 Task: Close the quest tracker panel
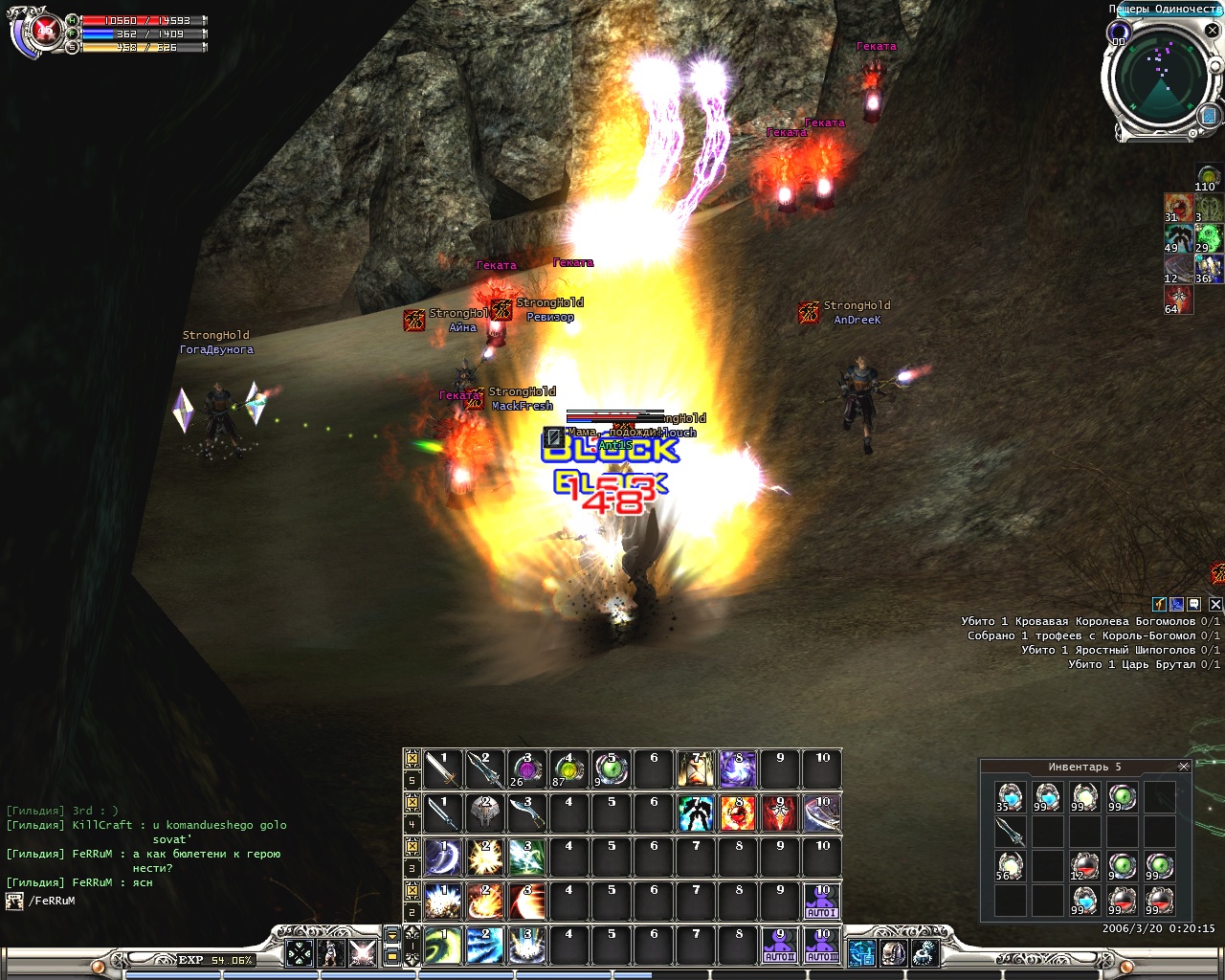(1215, 604)
